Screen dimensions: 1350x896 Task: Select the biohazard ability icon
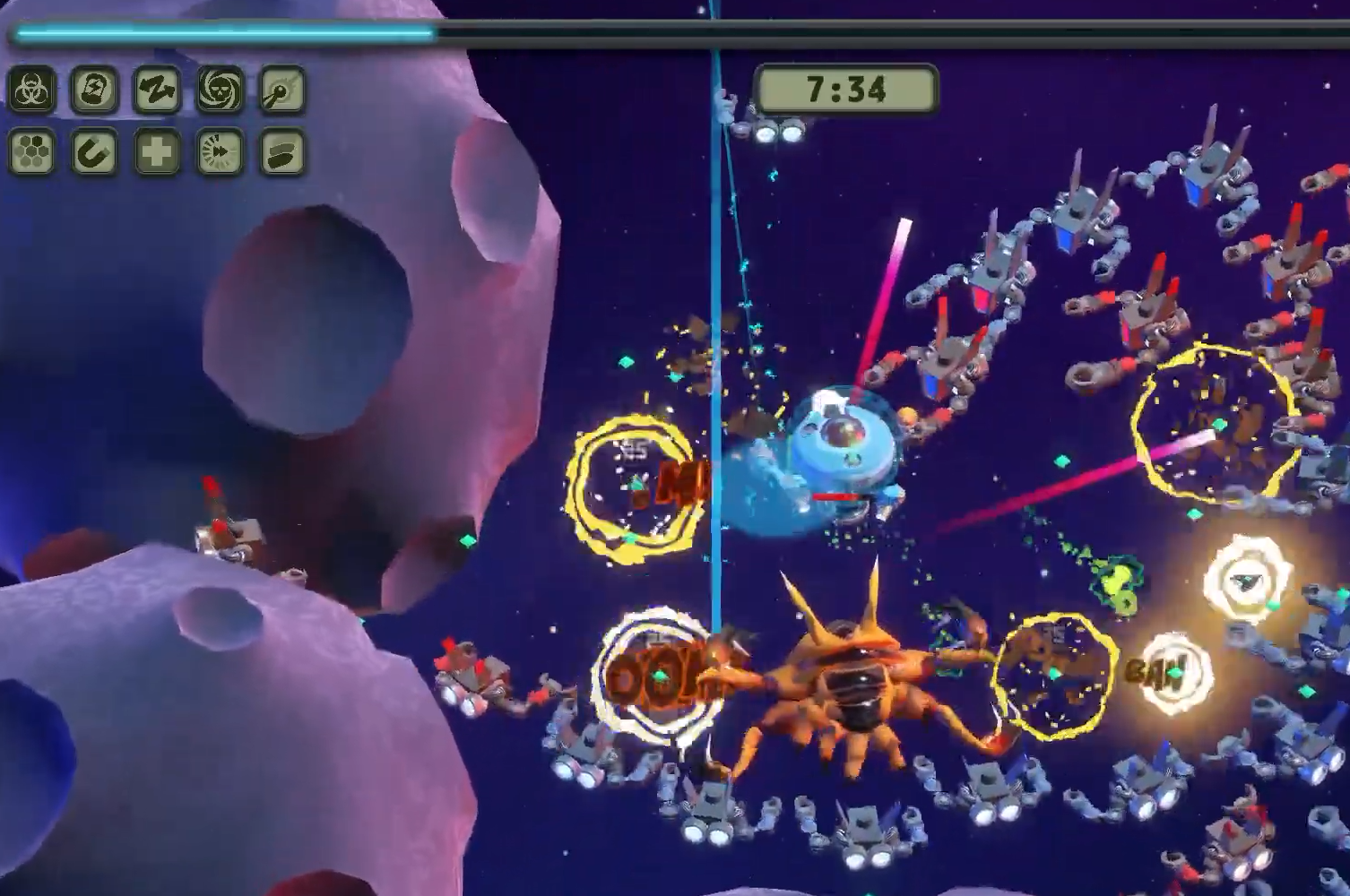[32, 90]
